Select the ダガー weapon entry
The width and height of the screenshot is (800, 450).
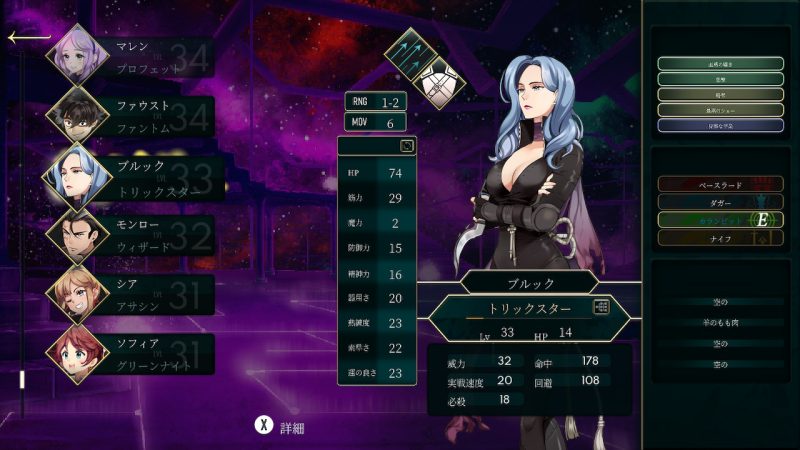coord(720,202)
